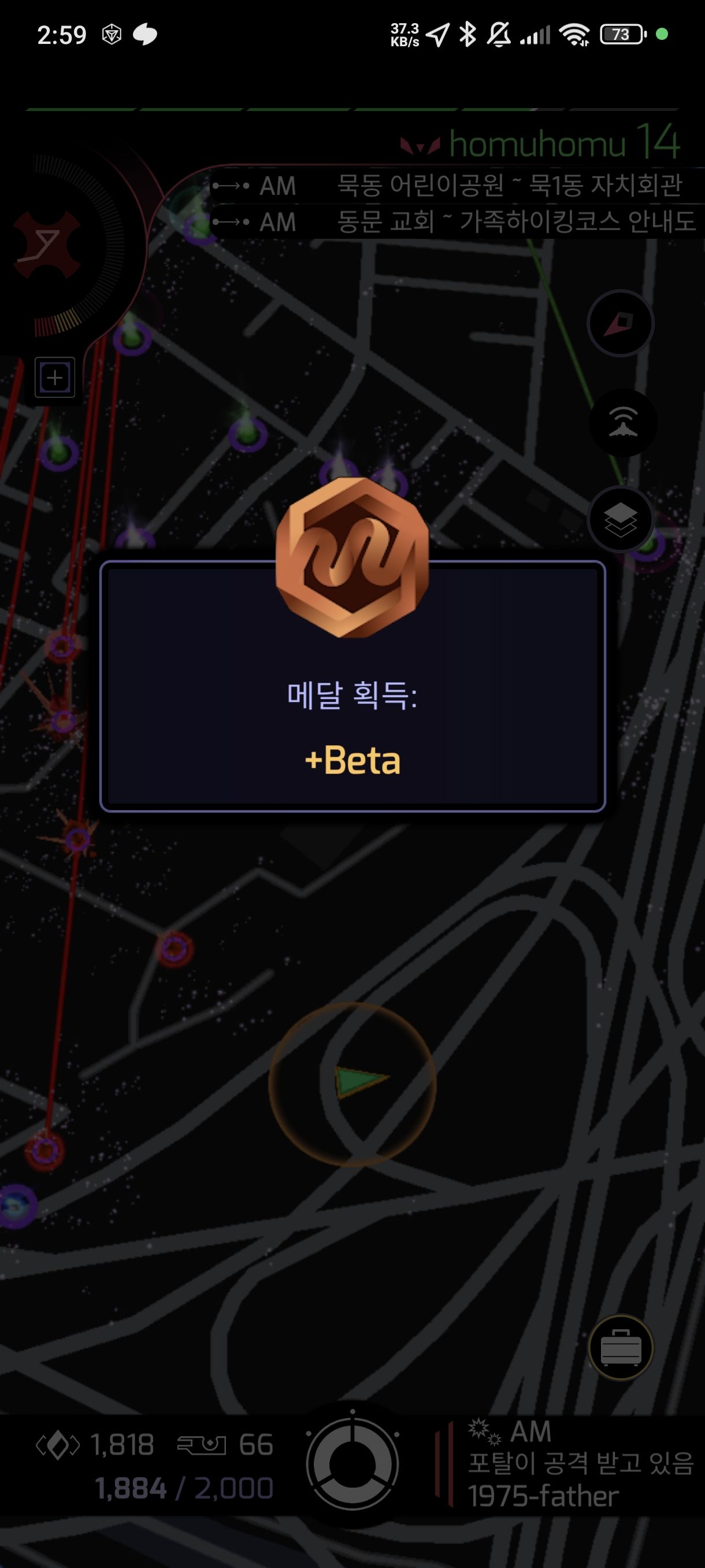Viewport: 705px width, 1568px height.
Task: Open the circular OPS menu button
Action: [352, 1464]
